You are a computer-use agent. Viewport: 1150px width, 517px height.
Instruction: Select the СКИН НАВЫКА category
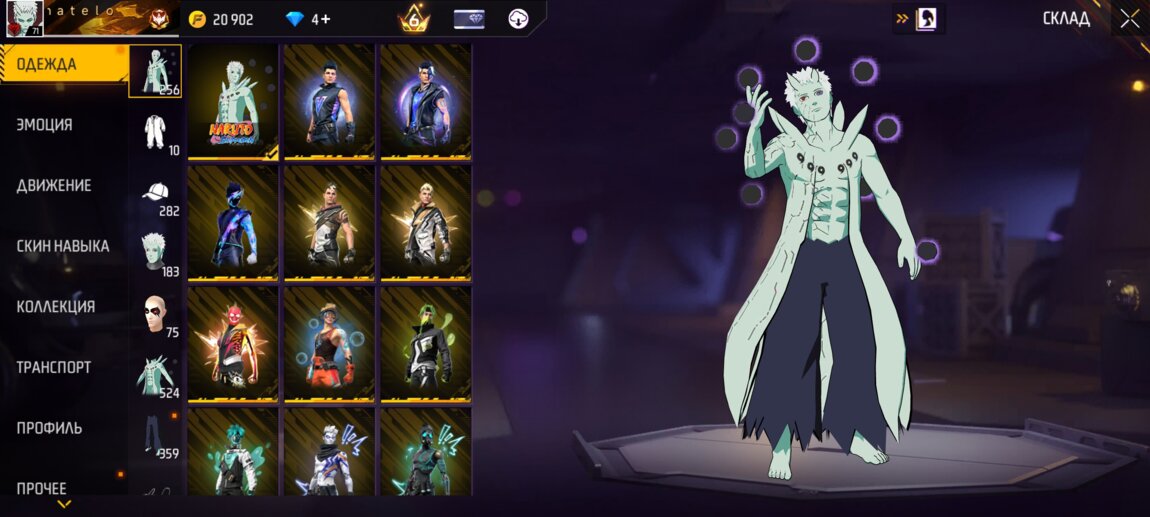[x=63, y=246]
